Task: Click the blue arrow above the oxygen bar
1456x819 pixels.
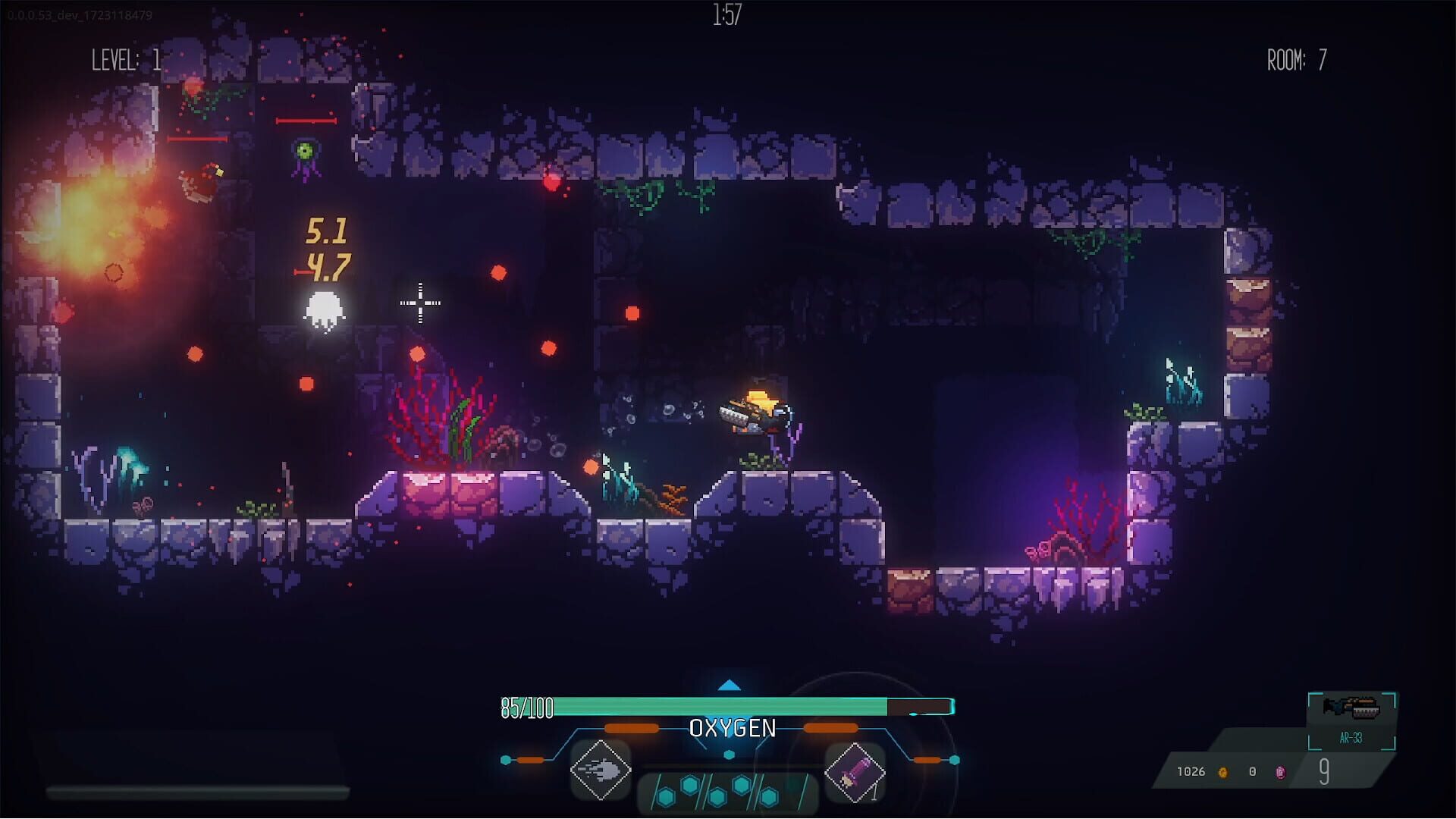Action: coord(730,685)
